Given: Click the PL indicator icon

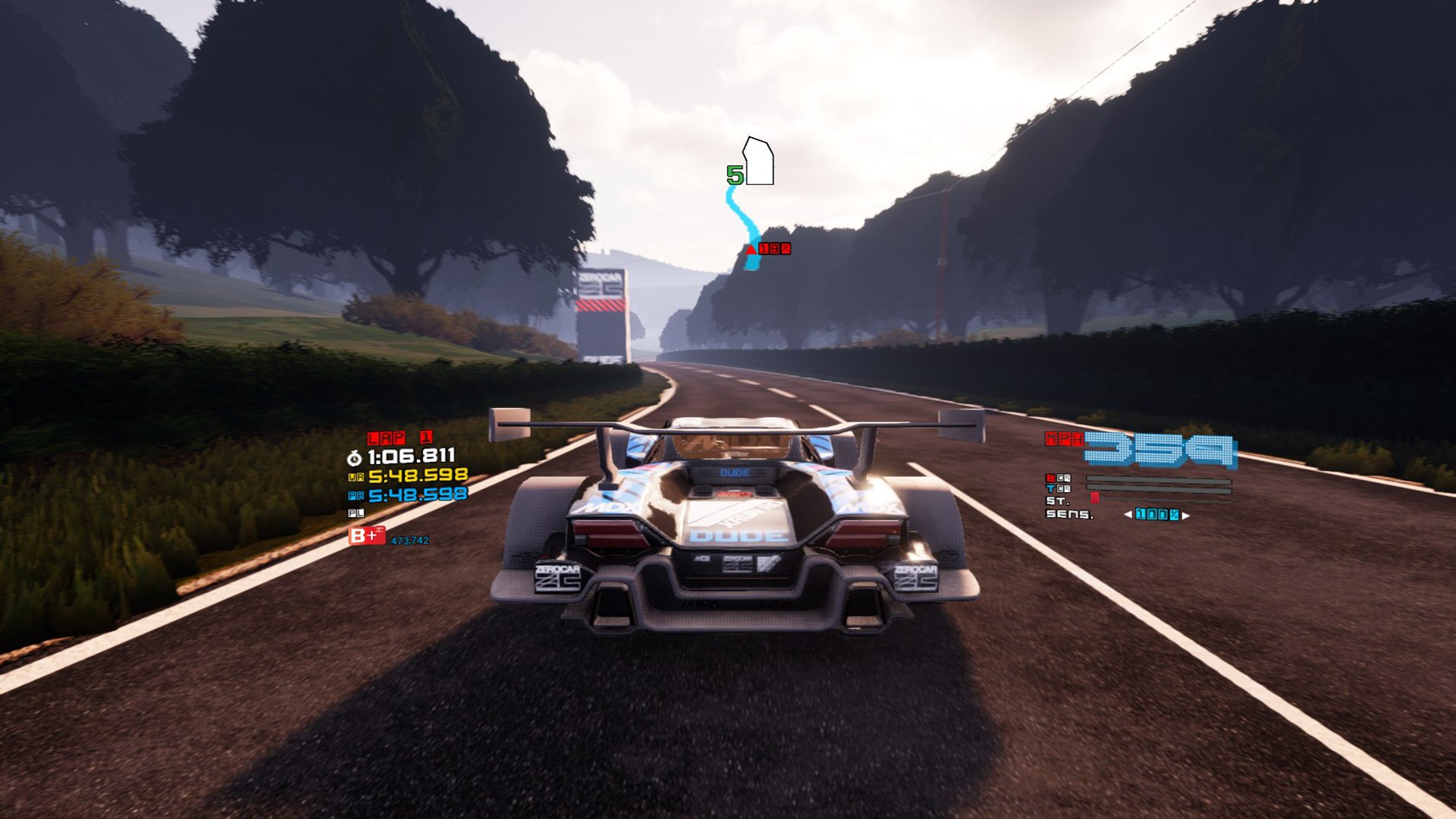Looking at the screenshot, I should 355,513.
